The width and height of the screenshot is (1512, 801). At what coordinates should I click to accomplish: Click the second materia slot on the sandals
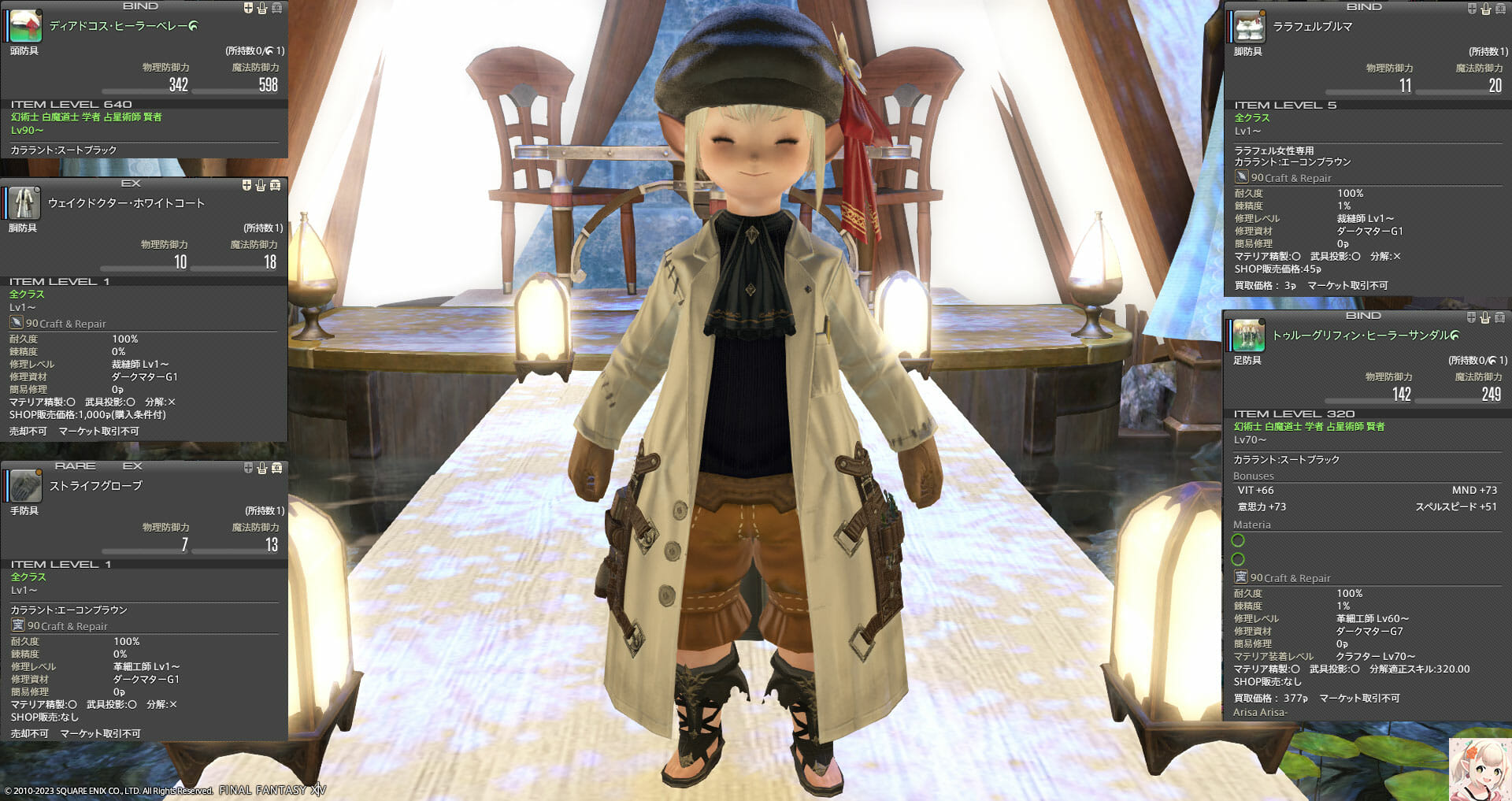[x=1237, y=561]
